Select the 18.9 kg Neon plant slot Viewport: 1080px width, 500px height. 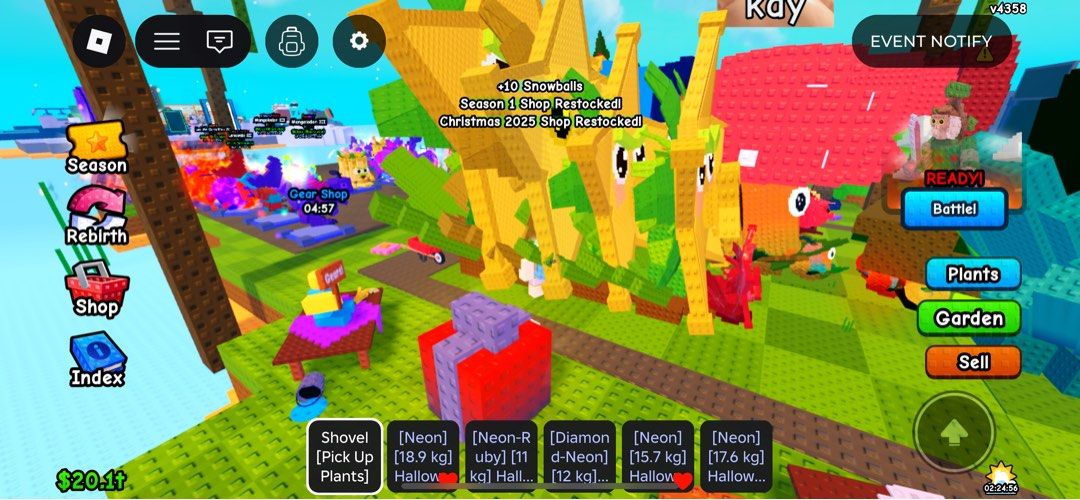tap(422, 456)
